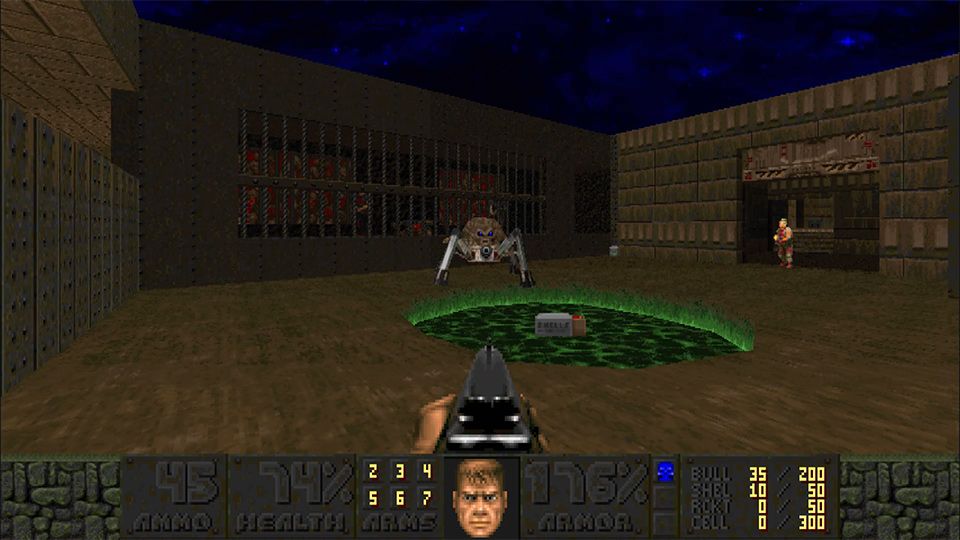The height and width of the screenshot is (540, 960).
Task: Switch to weapon slot 6 in Arms panel
Action: tap(399, 497)
